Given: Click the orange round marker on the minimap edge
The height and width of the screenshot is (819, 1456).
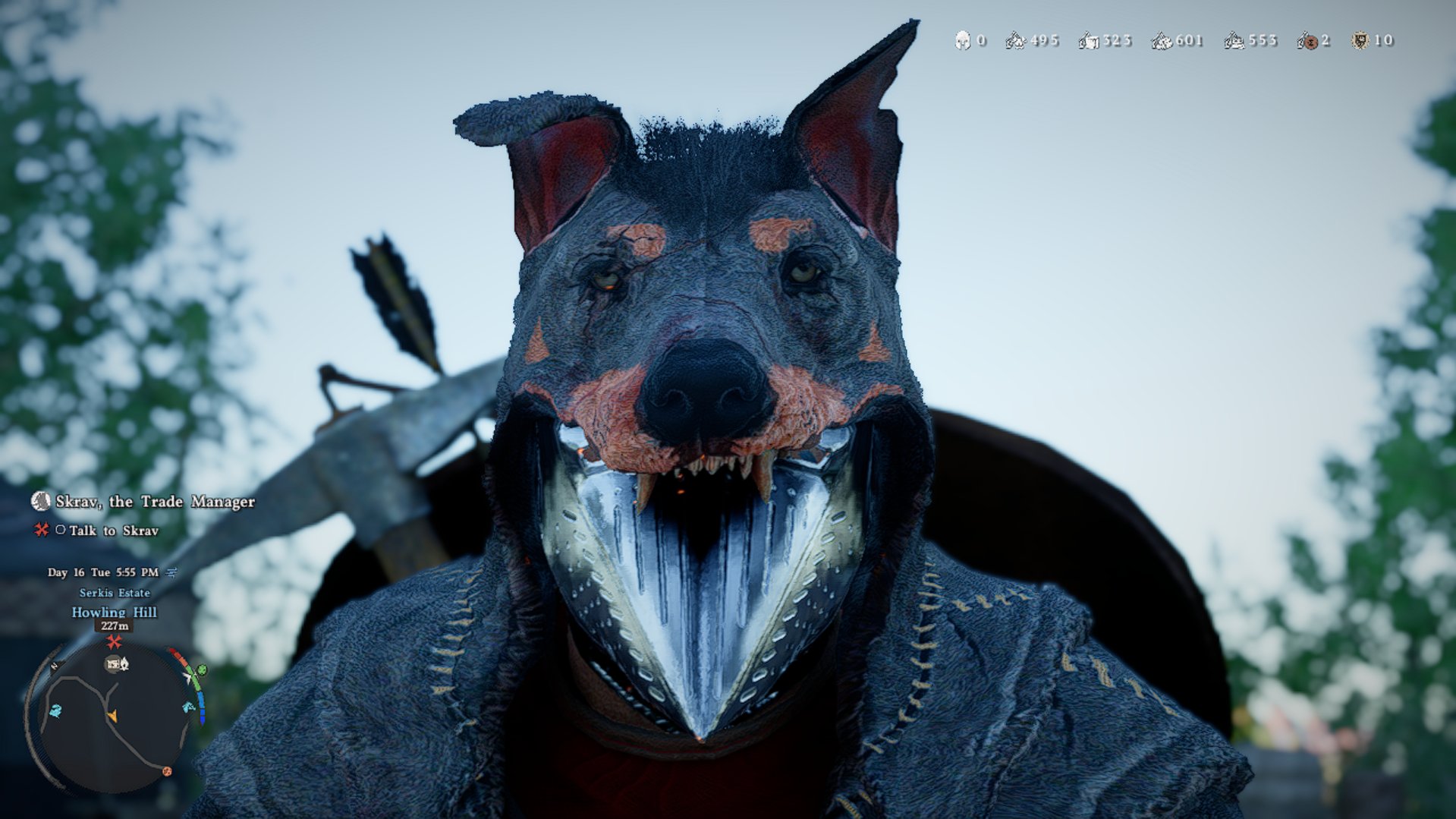Looking at the screenshot, I should [x=167, y=771].
